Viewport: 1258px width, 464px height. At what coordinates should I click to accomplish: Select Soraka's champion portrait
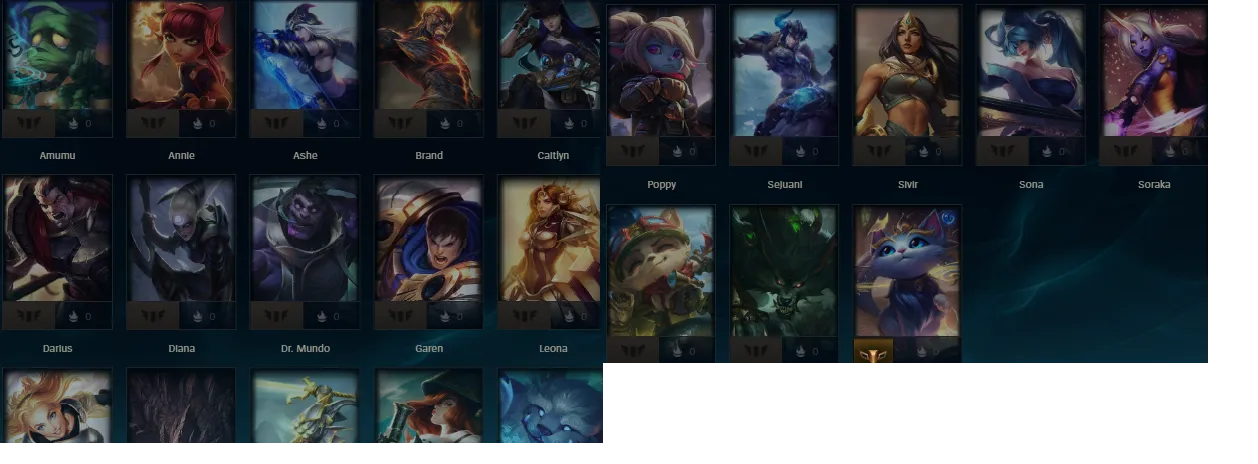[1154, 72]
